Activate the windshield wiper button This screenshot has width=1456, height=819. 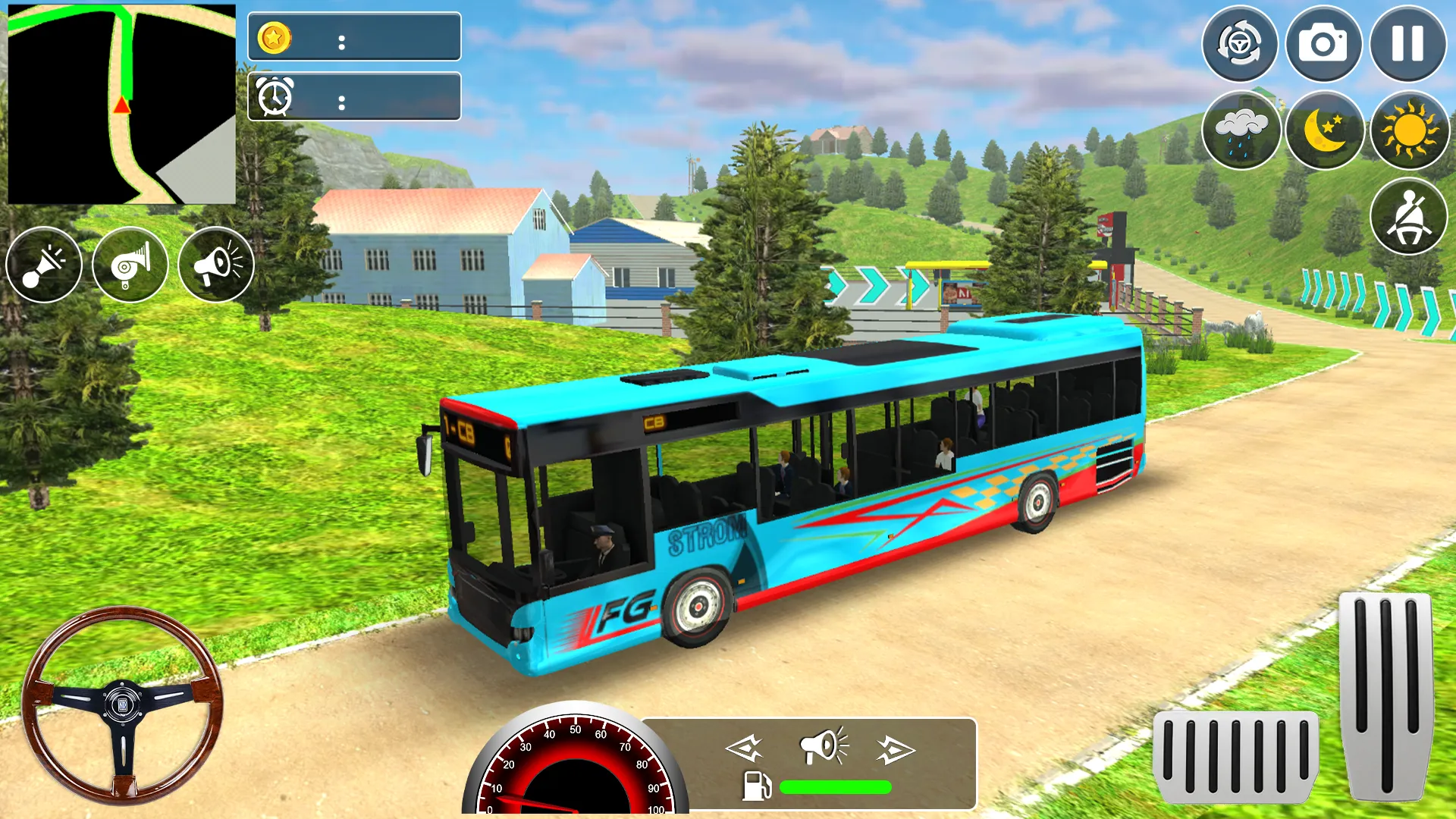(44, 265)
